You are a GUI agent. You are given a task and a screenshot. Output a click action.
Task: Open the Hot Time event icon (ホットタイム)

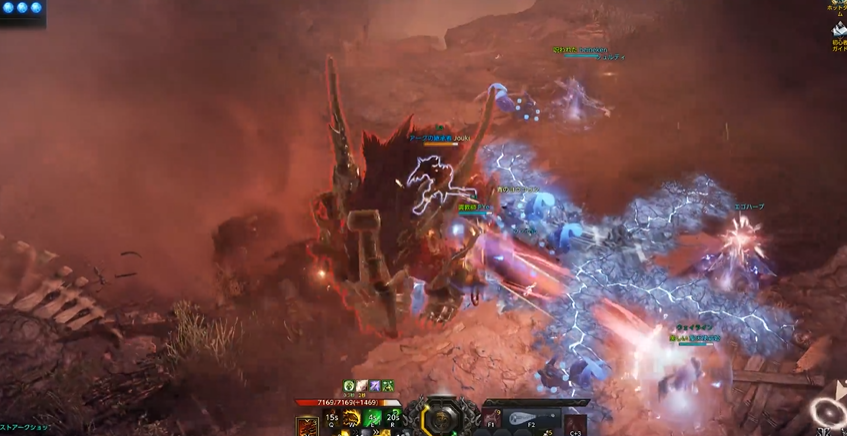(839, 5)
